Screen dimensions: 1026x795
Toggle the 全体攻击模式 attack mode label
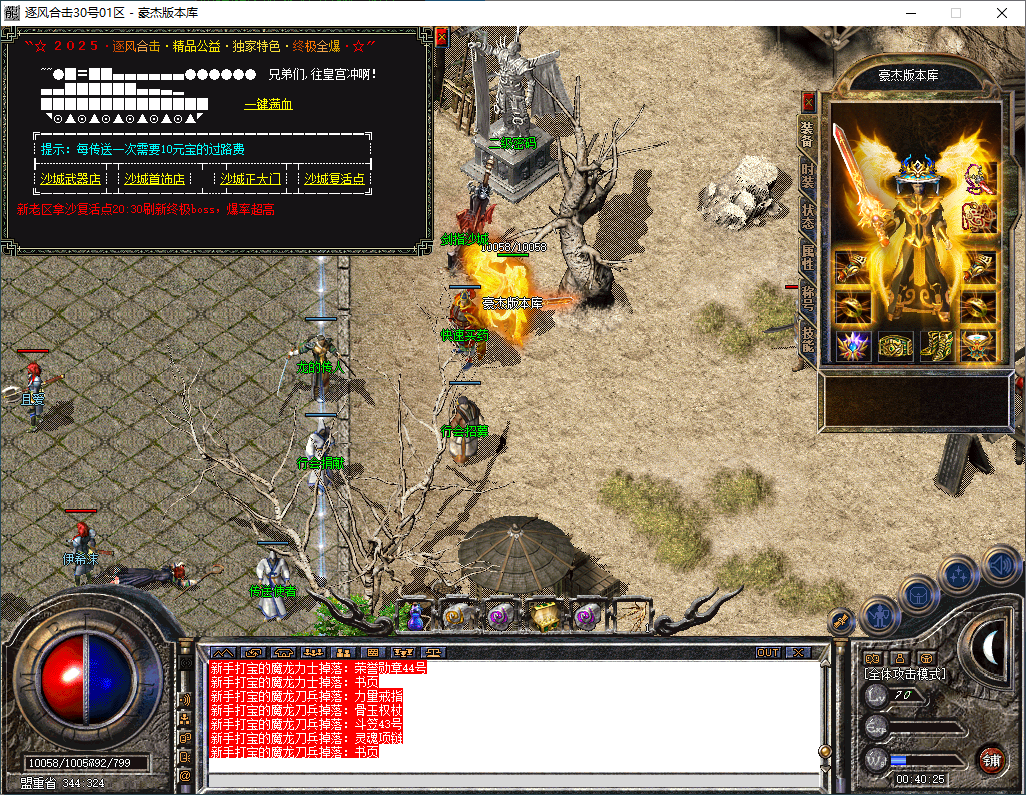905,674
